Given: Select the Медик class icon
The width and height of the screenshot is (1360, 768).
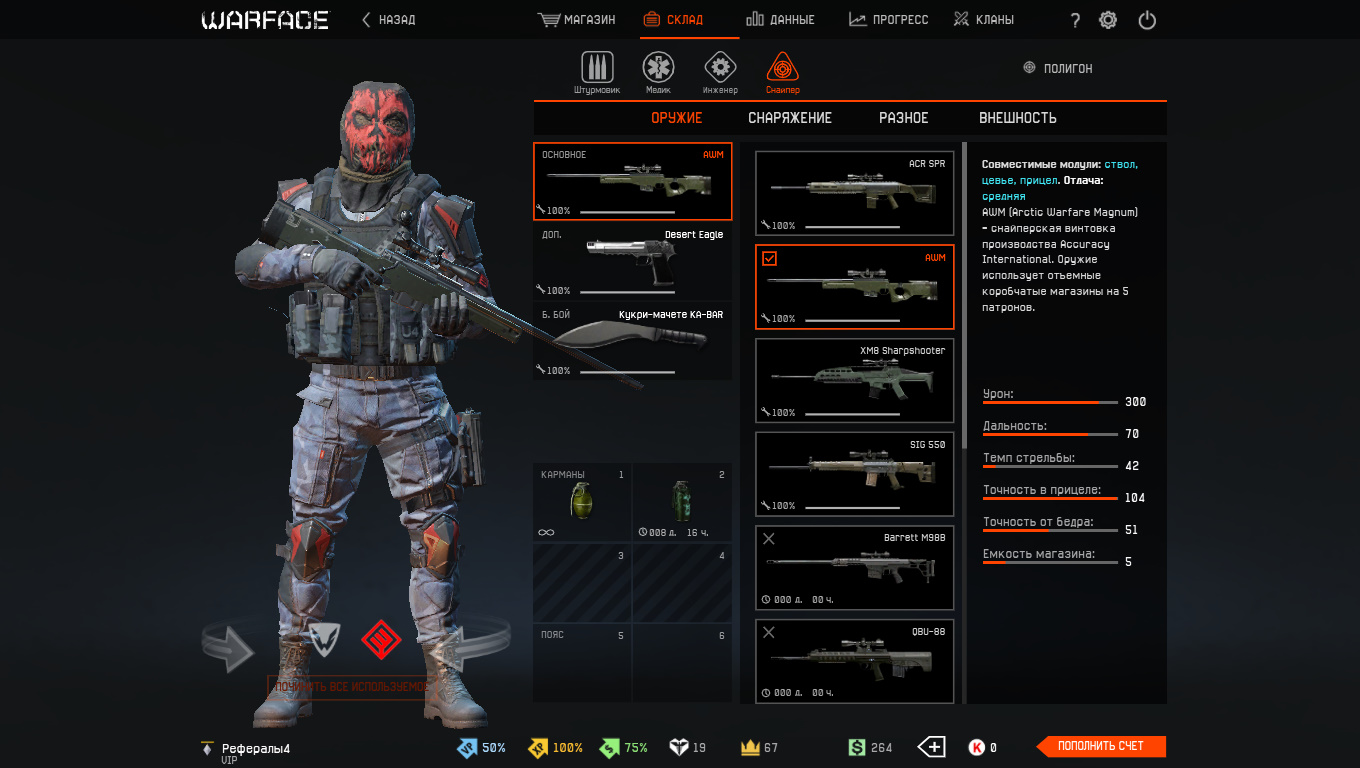Looking at the screenshot, I should click(658, 72).
